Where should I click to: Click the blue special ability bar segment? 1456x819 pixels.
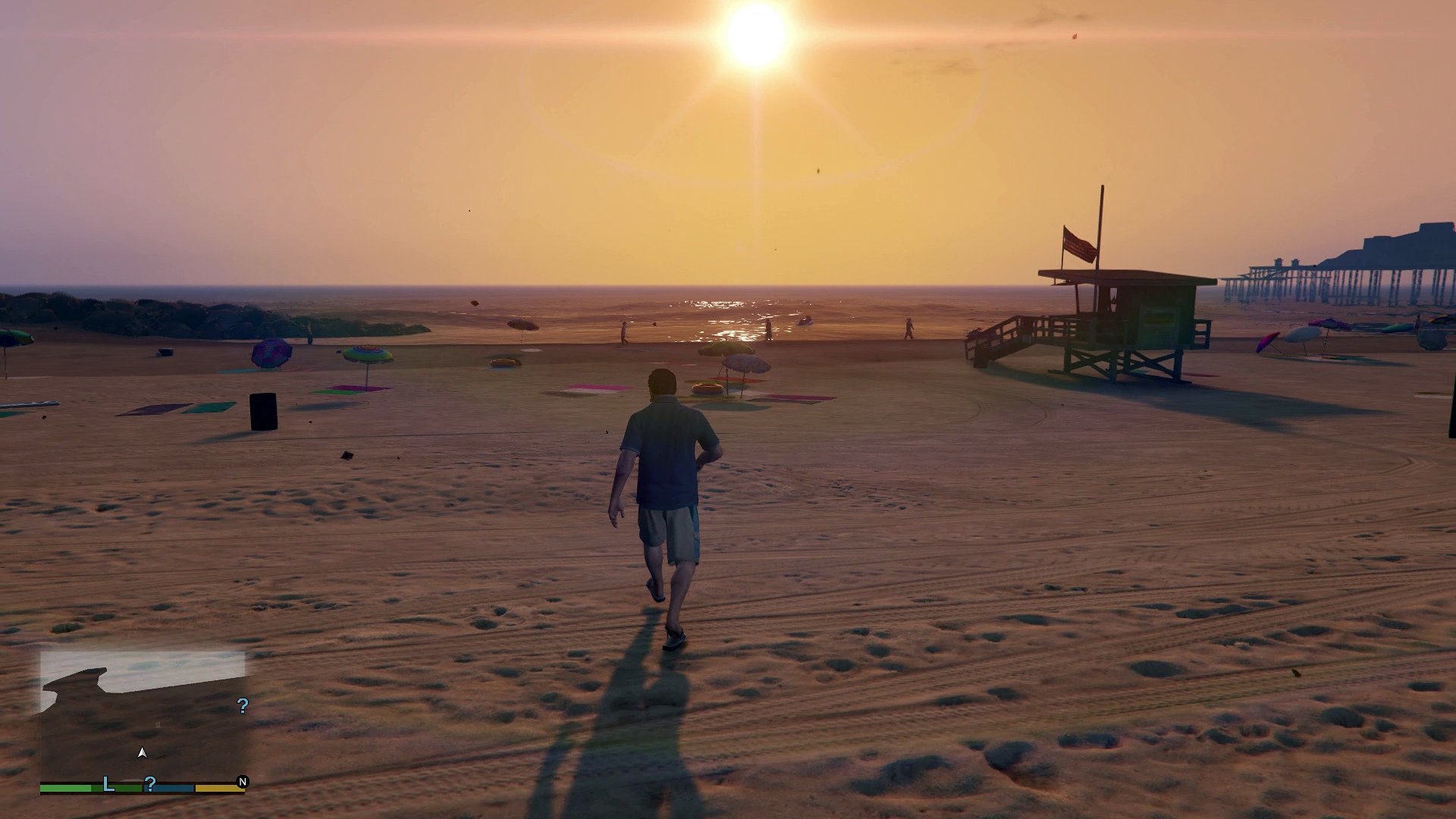[168, 788]
